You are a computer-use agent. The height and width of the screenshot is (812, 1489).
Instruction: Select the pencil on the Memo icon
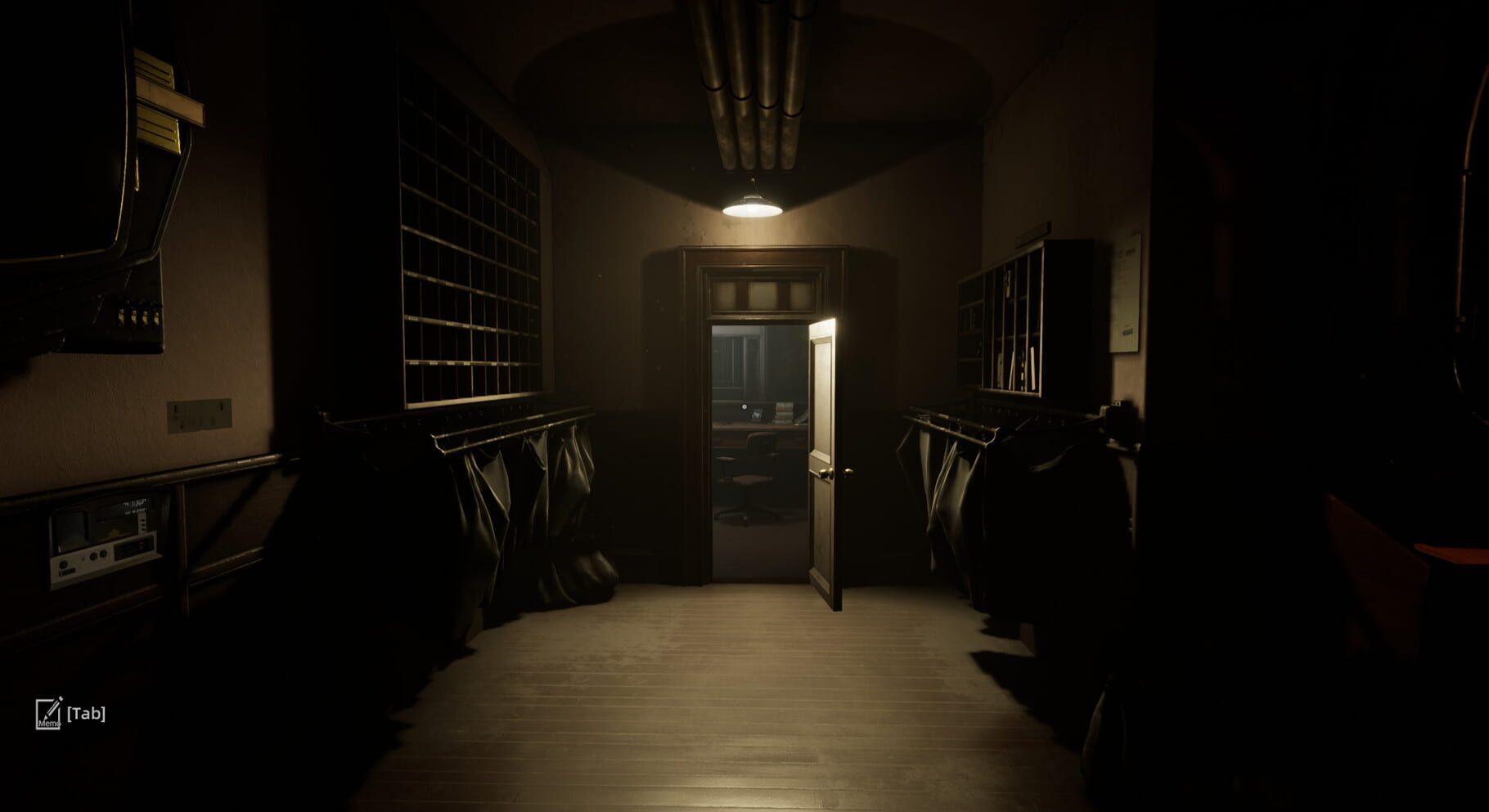point(53,708)
